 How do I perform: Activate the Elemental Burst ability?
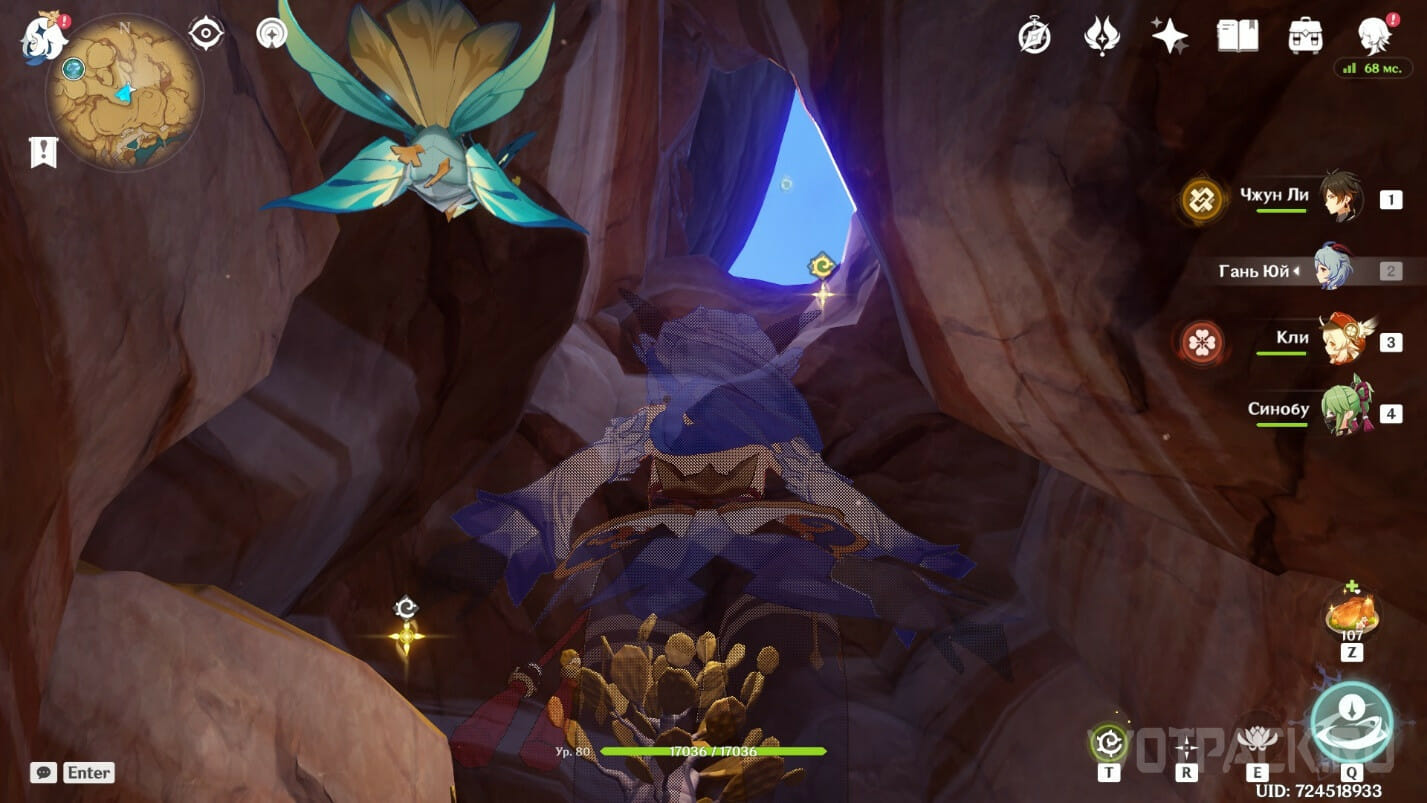1352,722
